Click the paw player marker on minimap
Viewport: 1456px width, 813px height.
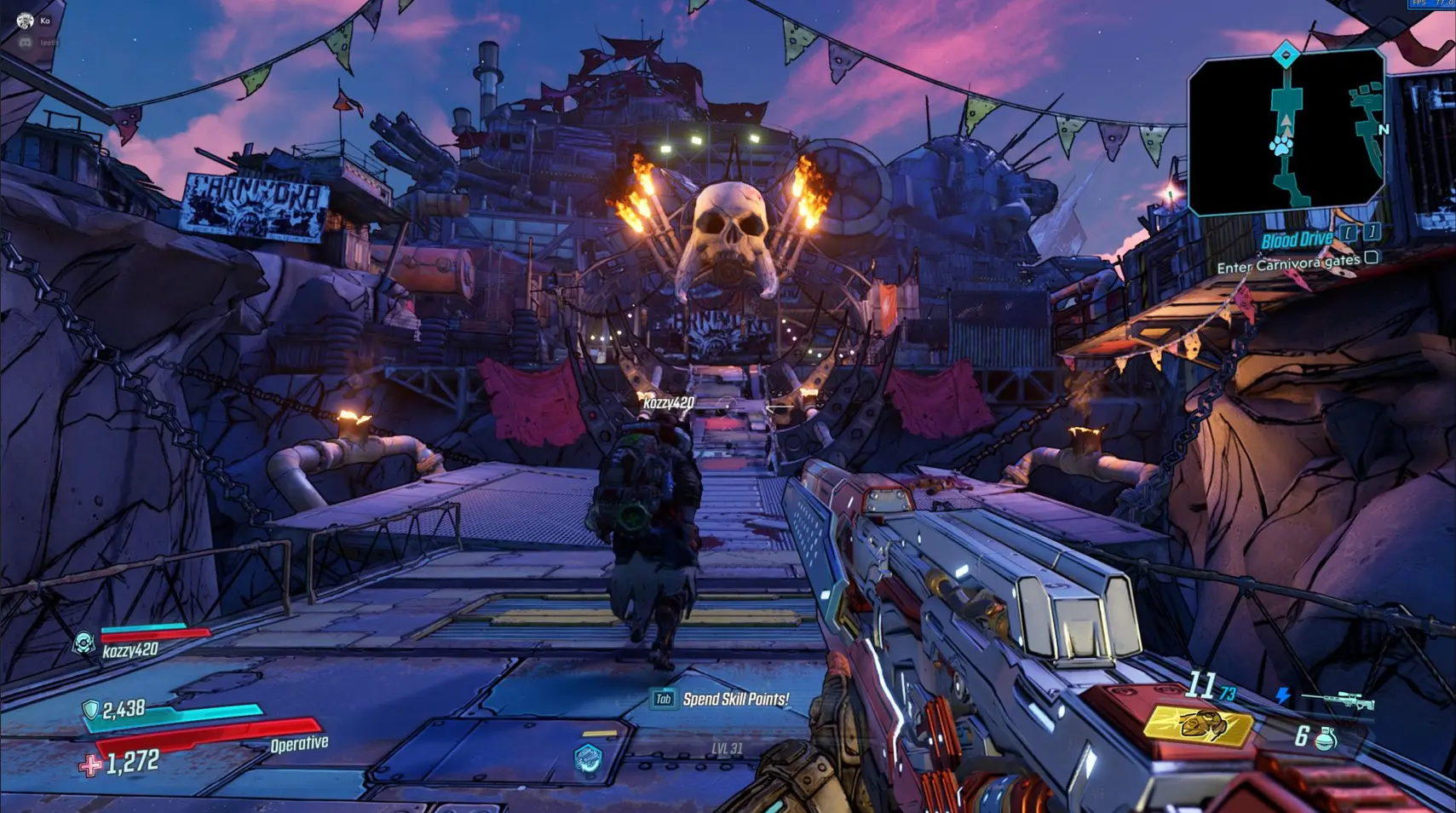1280,146
